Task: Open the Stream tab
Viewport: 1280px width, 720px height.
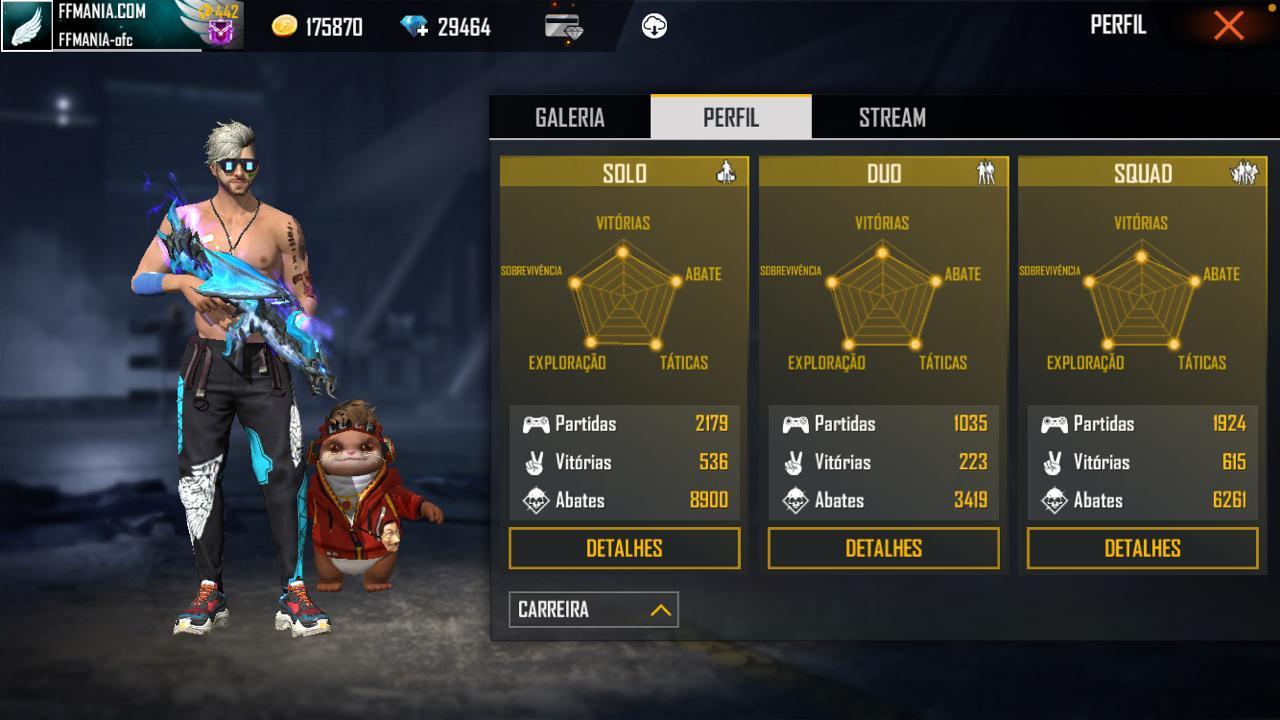Action: click(892, 118)
